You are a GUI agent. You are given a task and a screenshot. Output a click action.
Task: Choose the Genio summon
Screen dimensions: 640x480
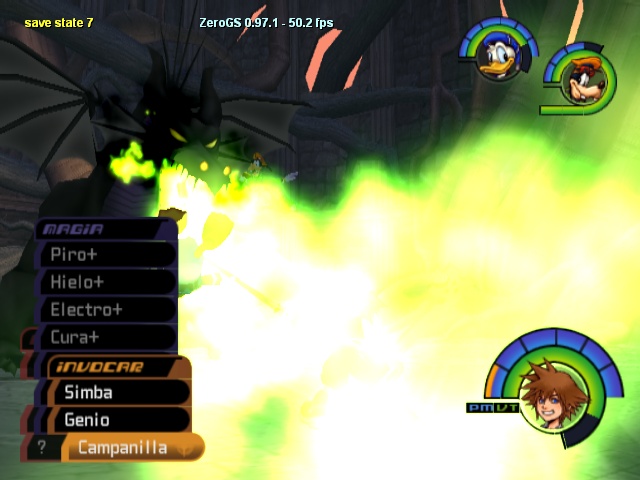(x=115, y=420)
